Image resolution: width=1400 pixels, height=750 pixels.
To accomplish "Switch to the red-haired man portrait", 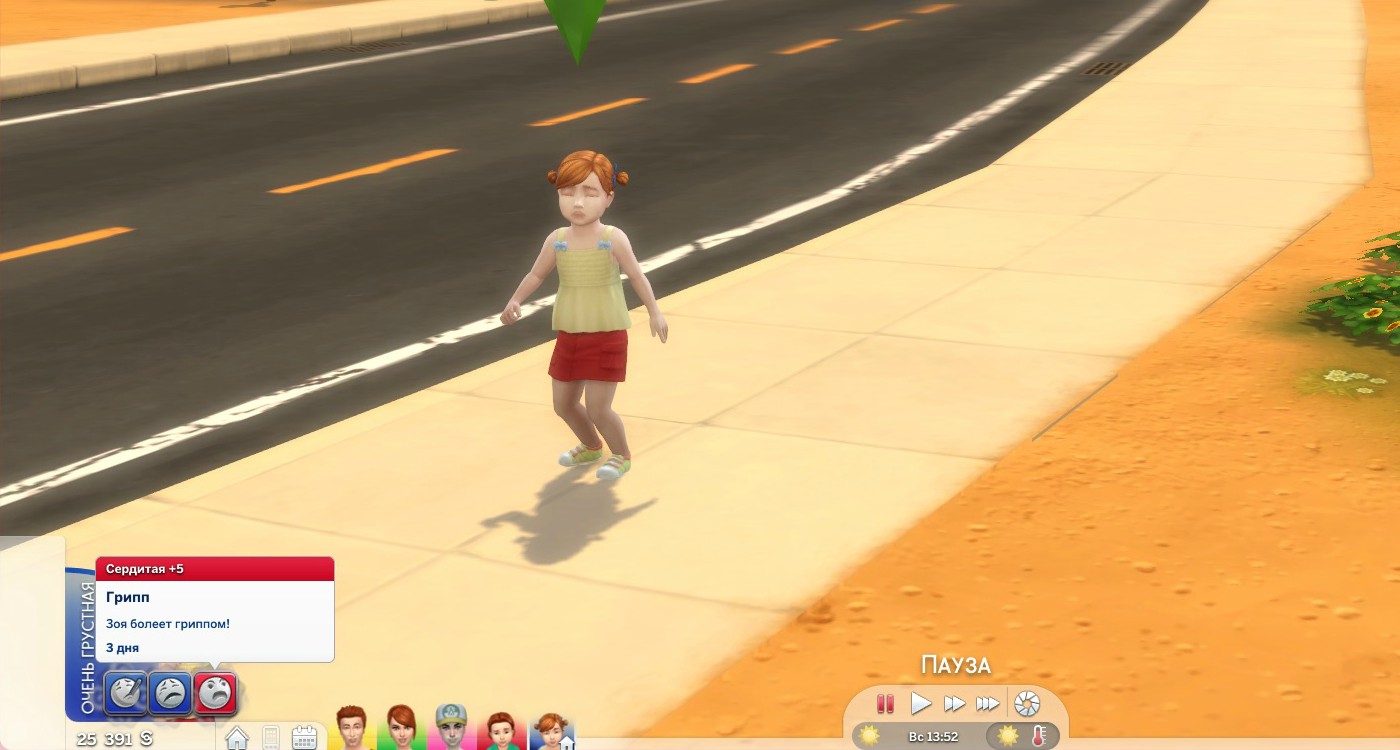I will pyautogui.click(x=352, y=728).
